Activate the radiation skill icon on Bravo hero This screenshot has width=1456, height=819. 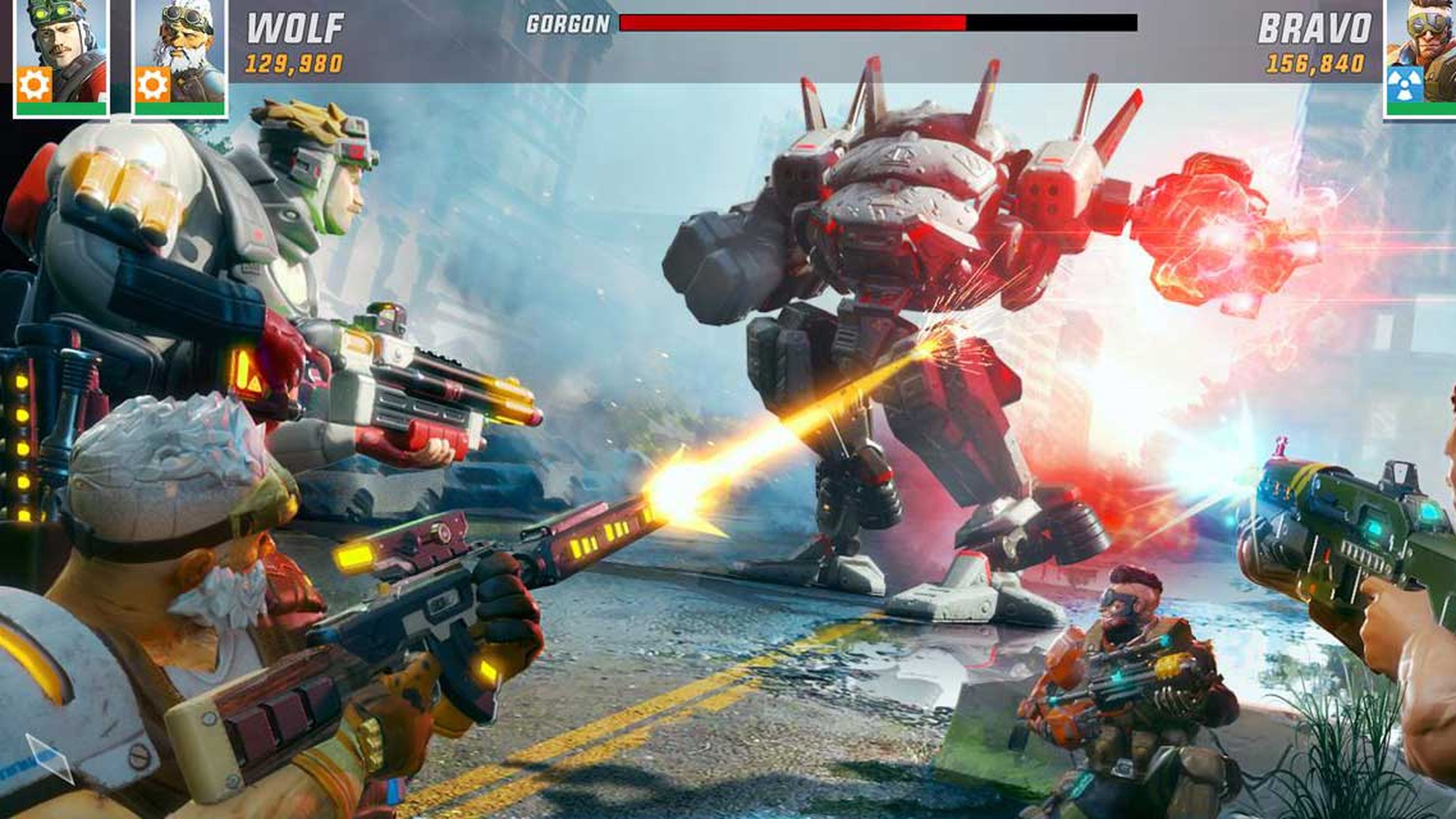click(x=1405, y=85)
